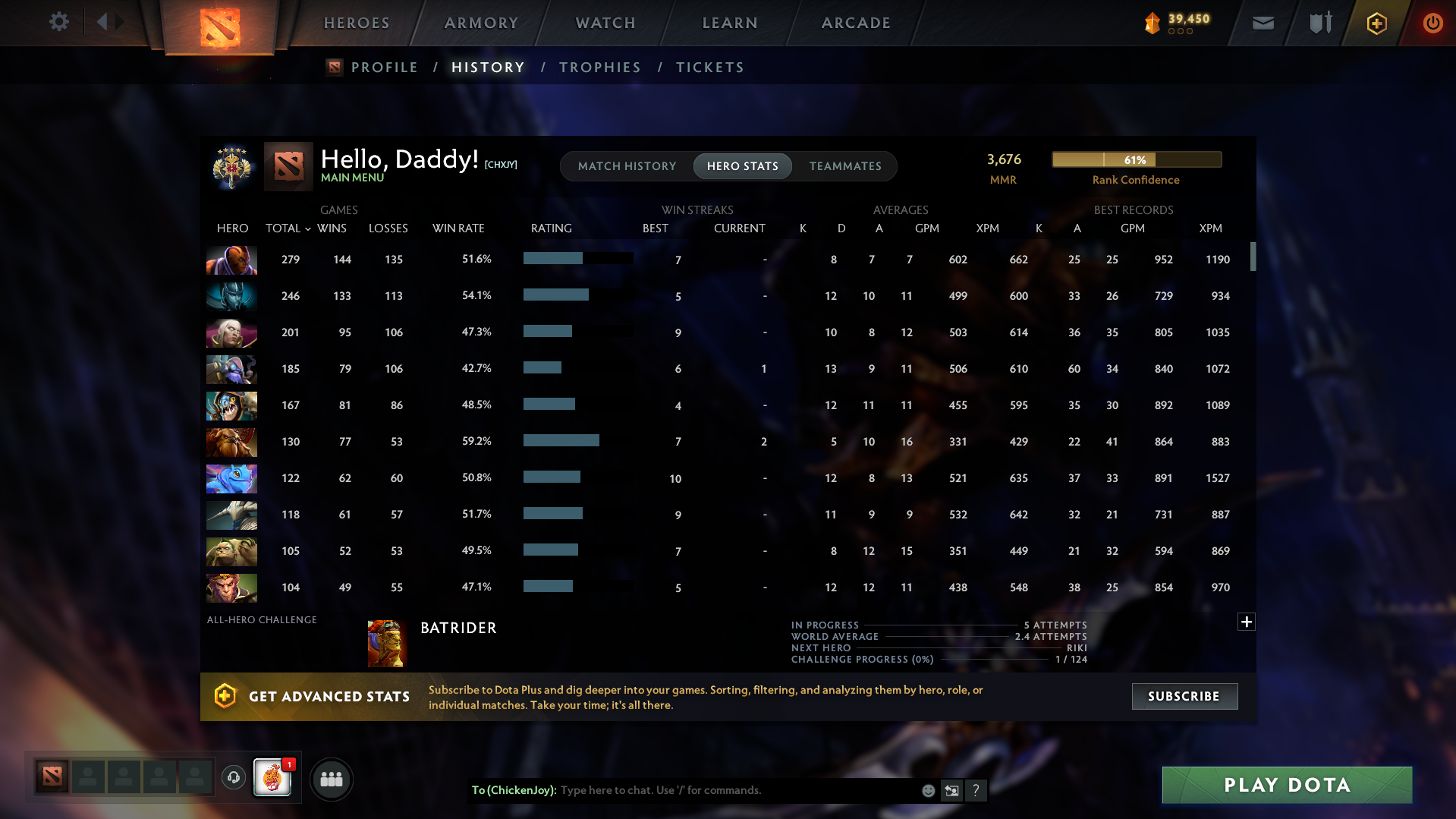The image size is (1456, 819).
Task: Open Dota Plus via the hexagon plus icon
Action: [x=1376, y=24]
